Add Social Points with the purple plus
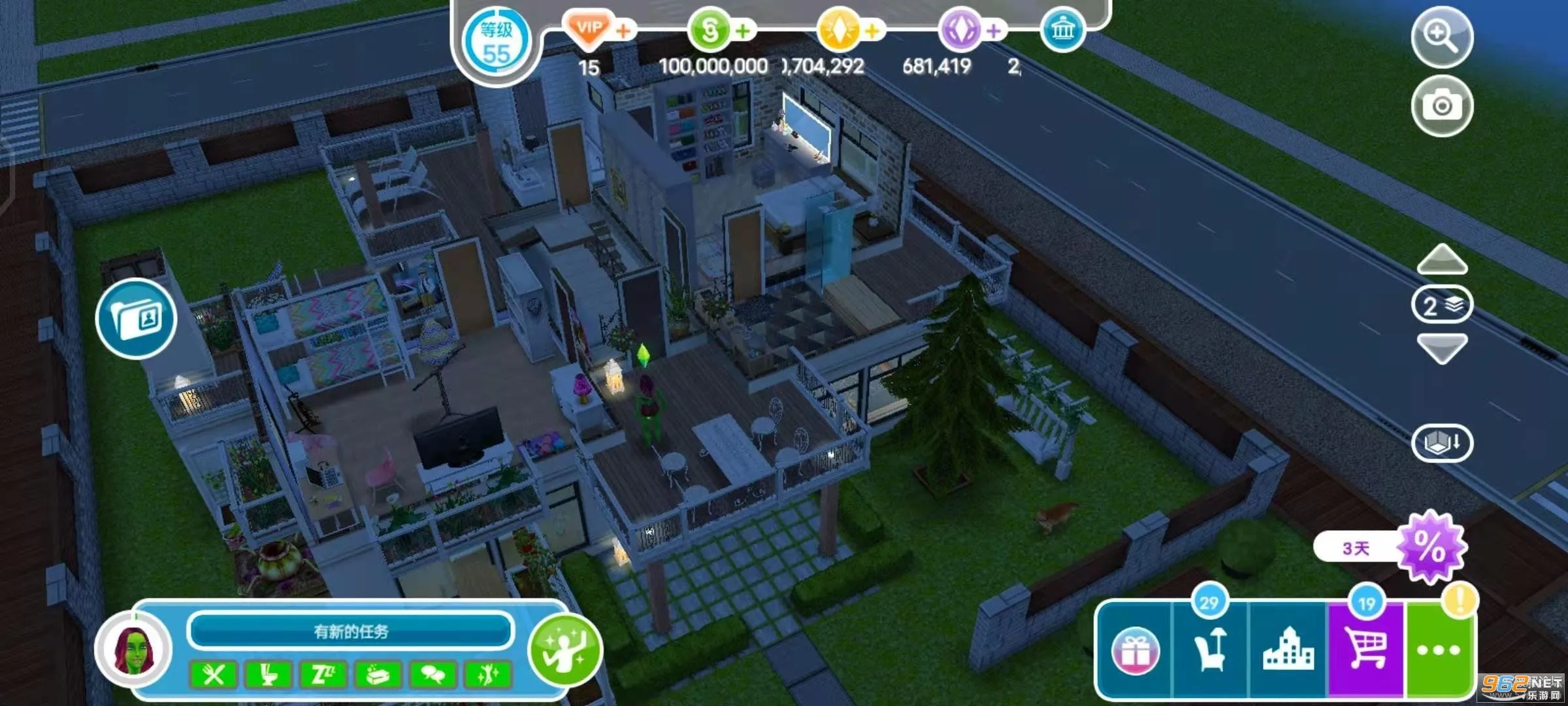Image resolution: width=1568 pixels, height=706 pixels. [994, 30]
